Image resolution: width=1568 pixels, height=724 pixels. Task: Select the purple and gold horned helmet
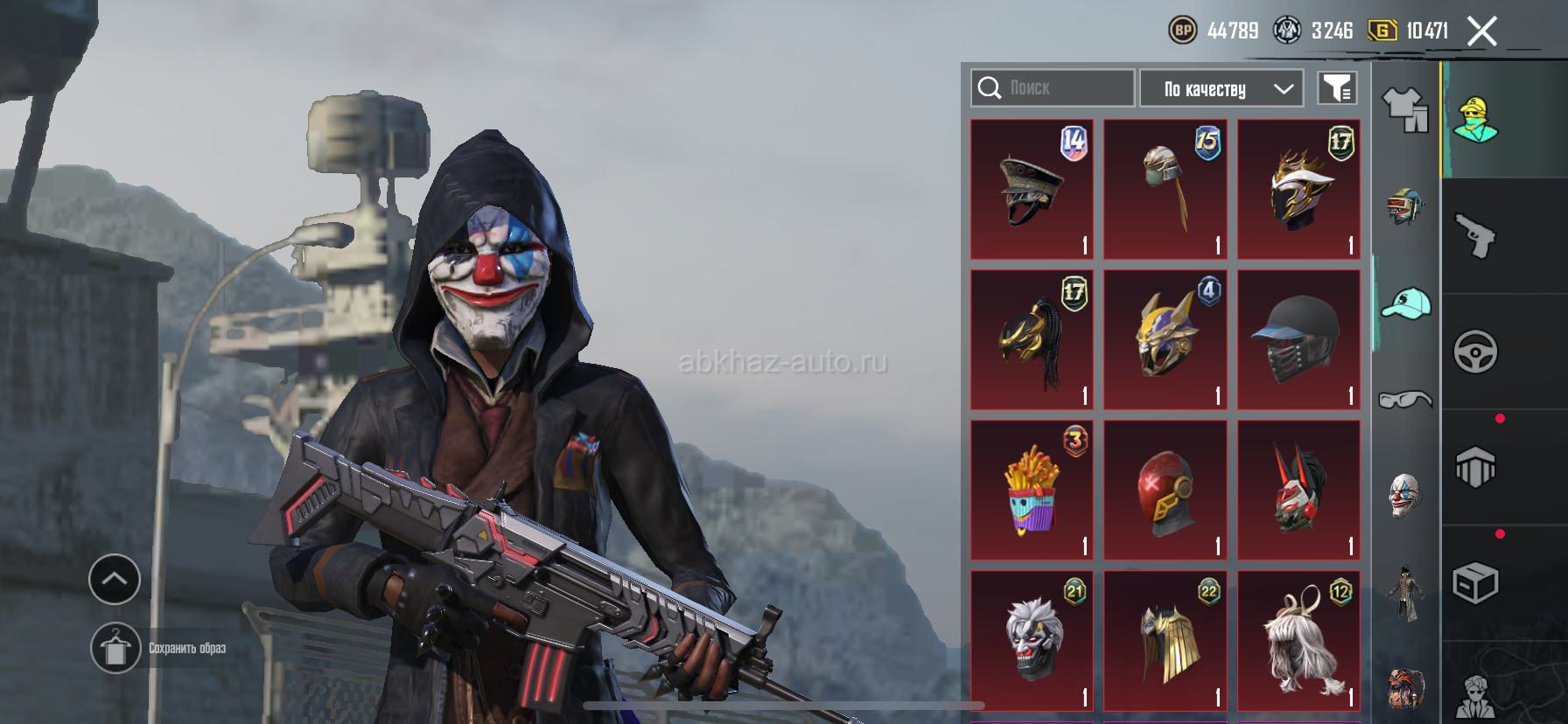(1165, 340)
